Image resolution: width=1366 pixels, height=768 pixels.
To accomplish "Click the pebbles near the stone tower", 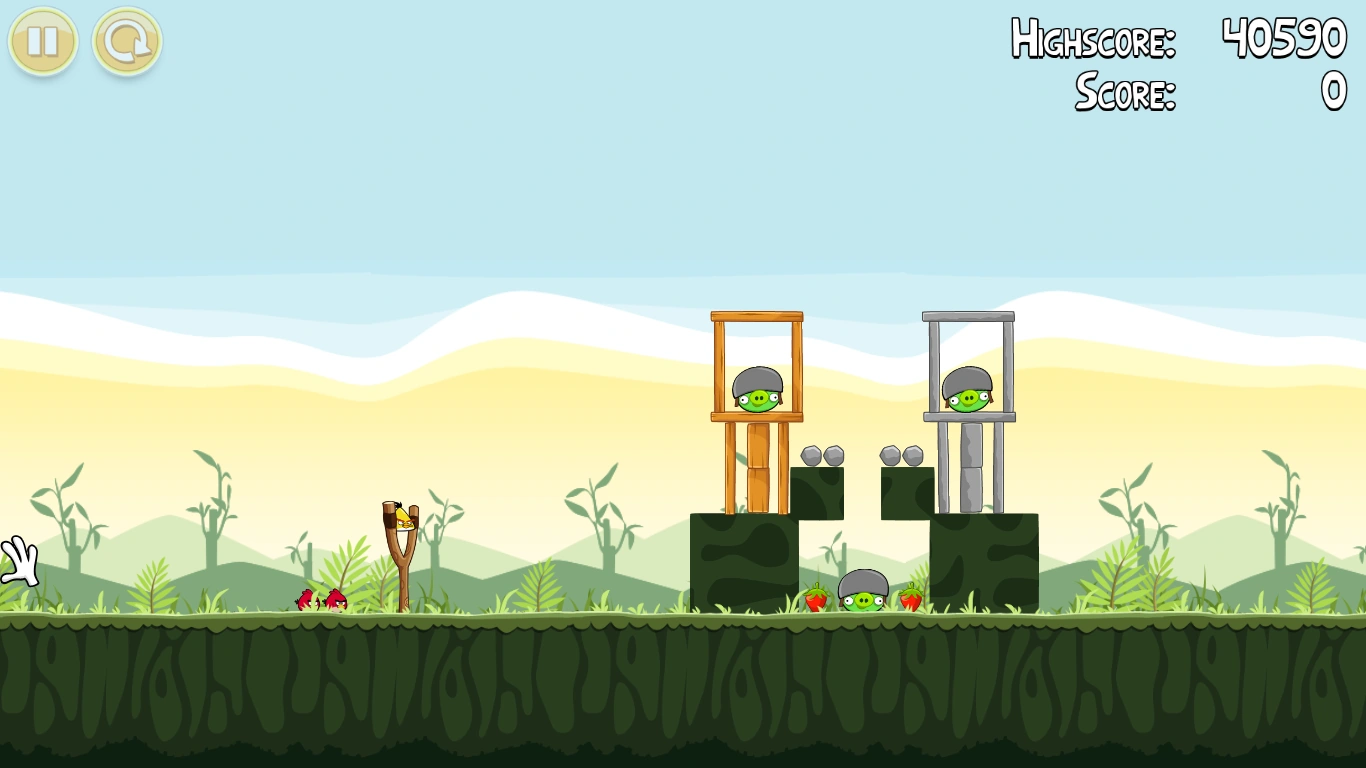I will point(900,453).
